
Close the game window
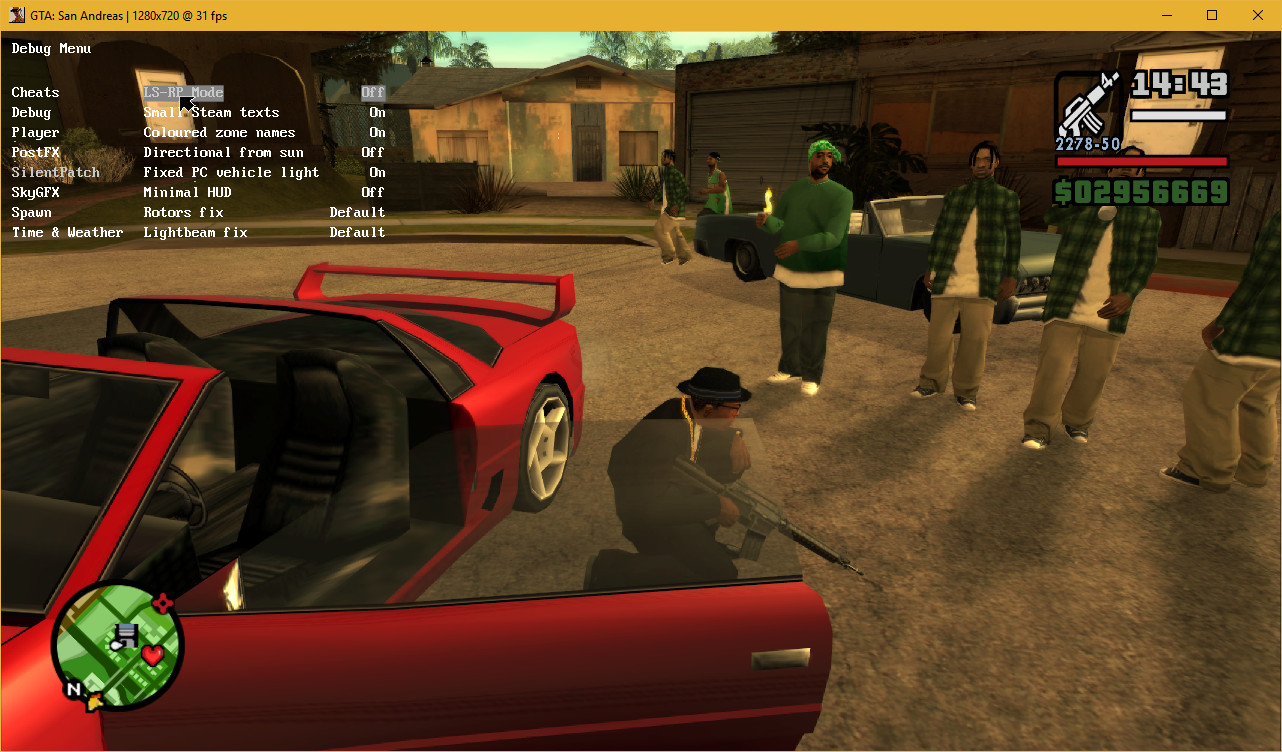click(x=1258, y=15)
